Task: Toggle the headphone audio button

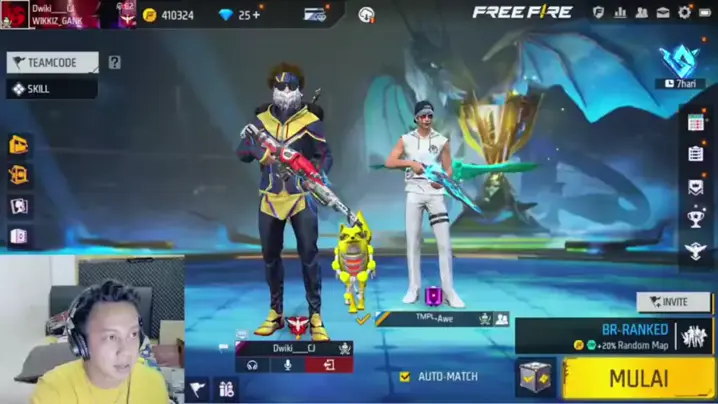Action: click(x=253, y=366)
